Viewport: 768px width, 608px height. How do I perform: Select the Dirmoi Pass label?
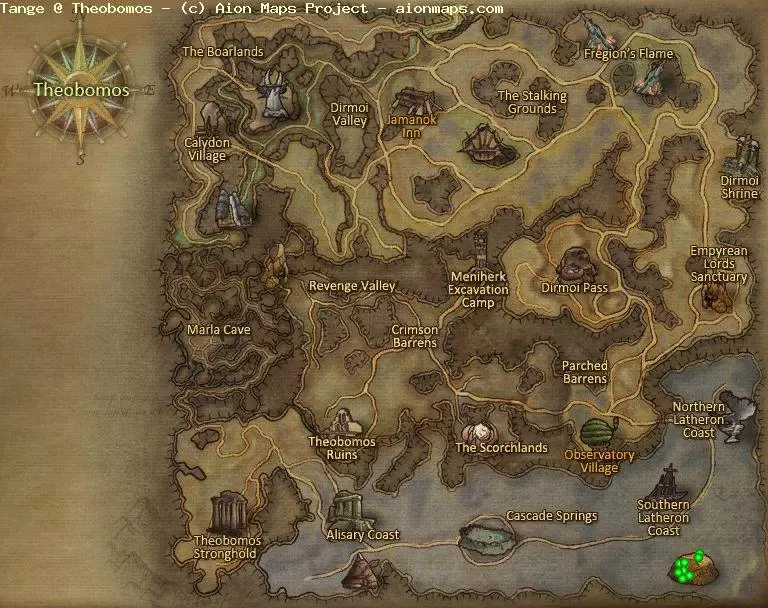[575, 288]
